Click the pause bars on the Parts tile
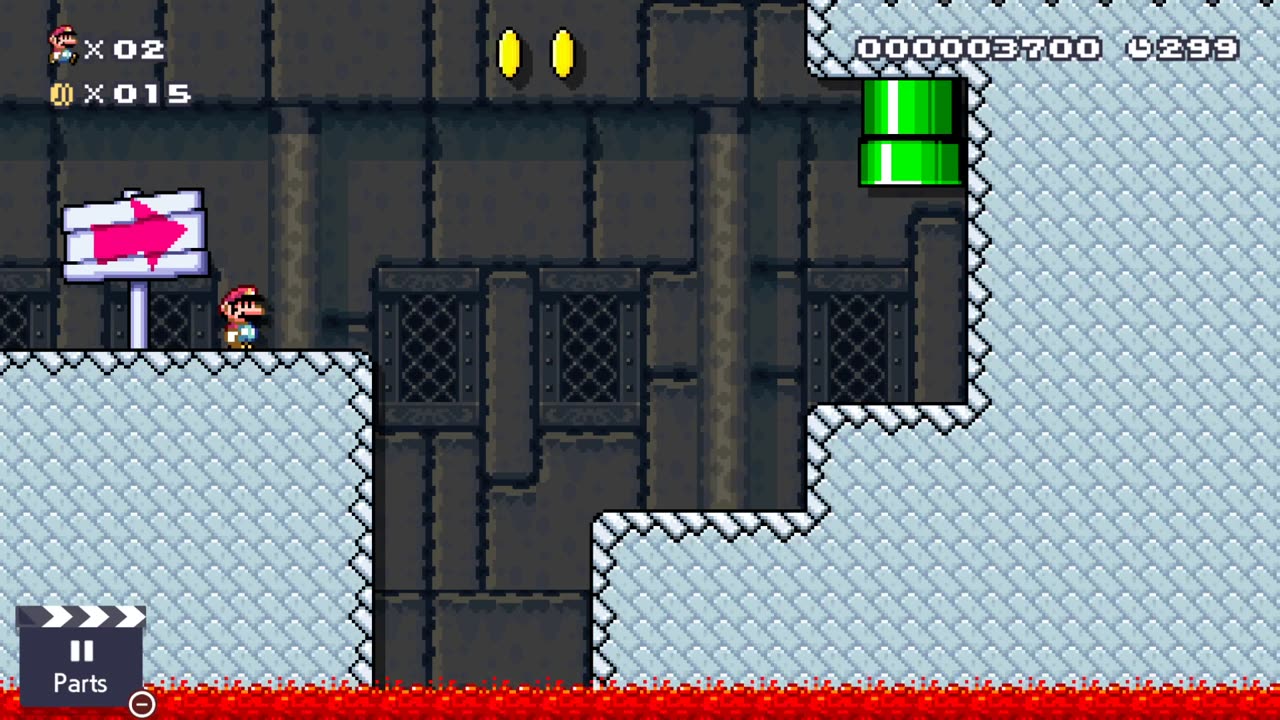This screenshot has height=720, width=1280. pyautogui.click(x=80, y=651)
